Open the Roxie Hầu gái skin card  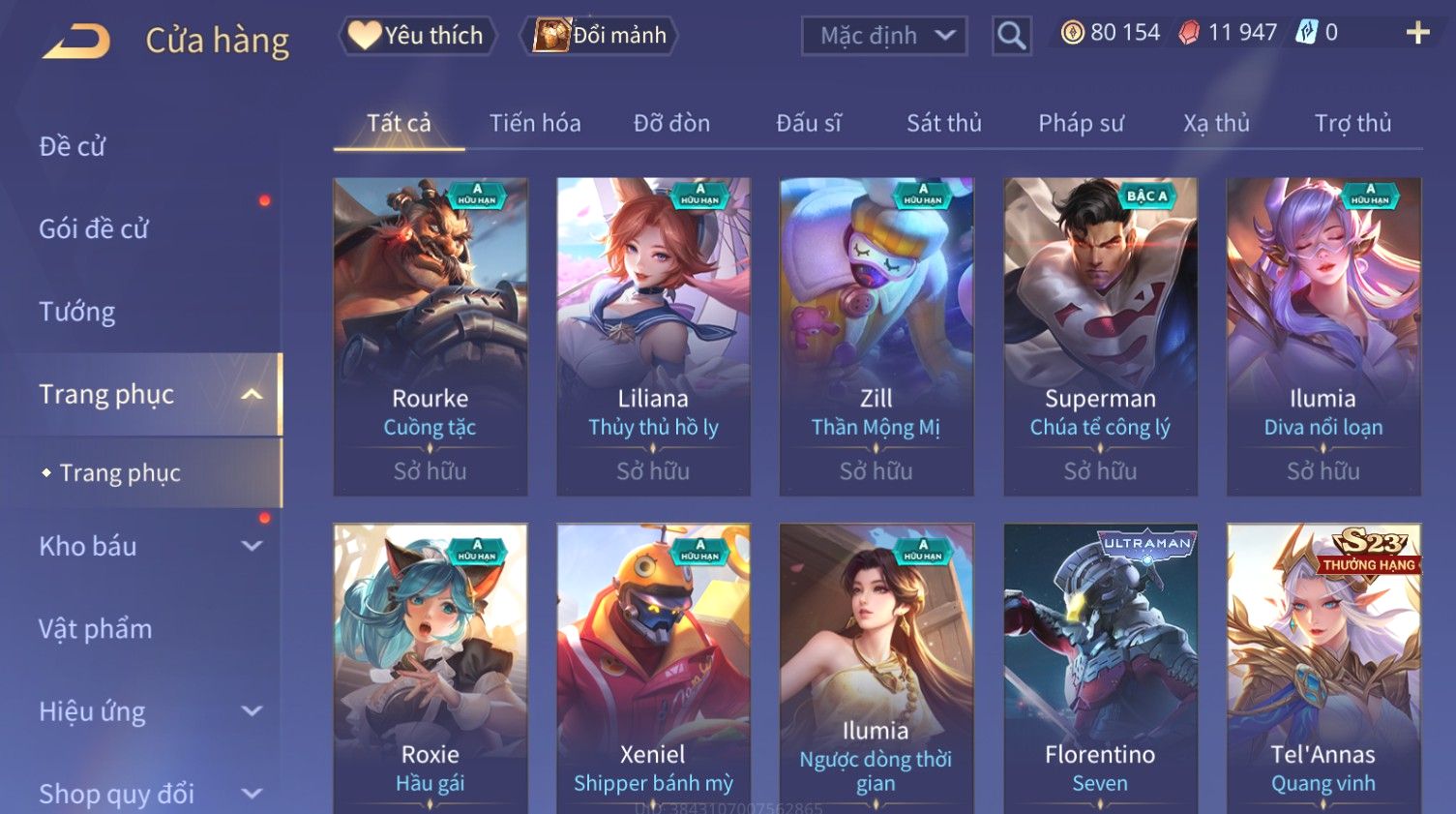point(431,668)
